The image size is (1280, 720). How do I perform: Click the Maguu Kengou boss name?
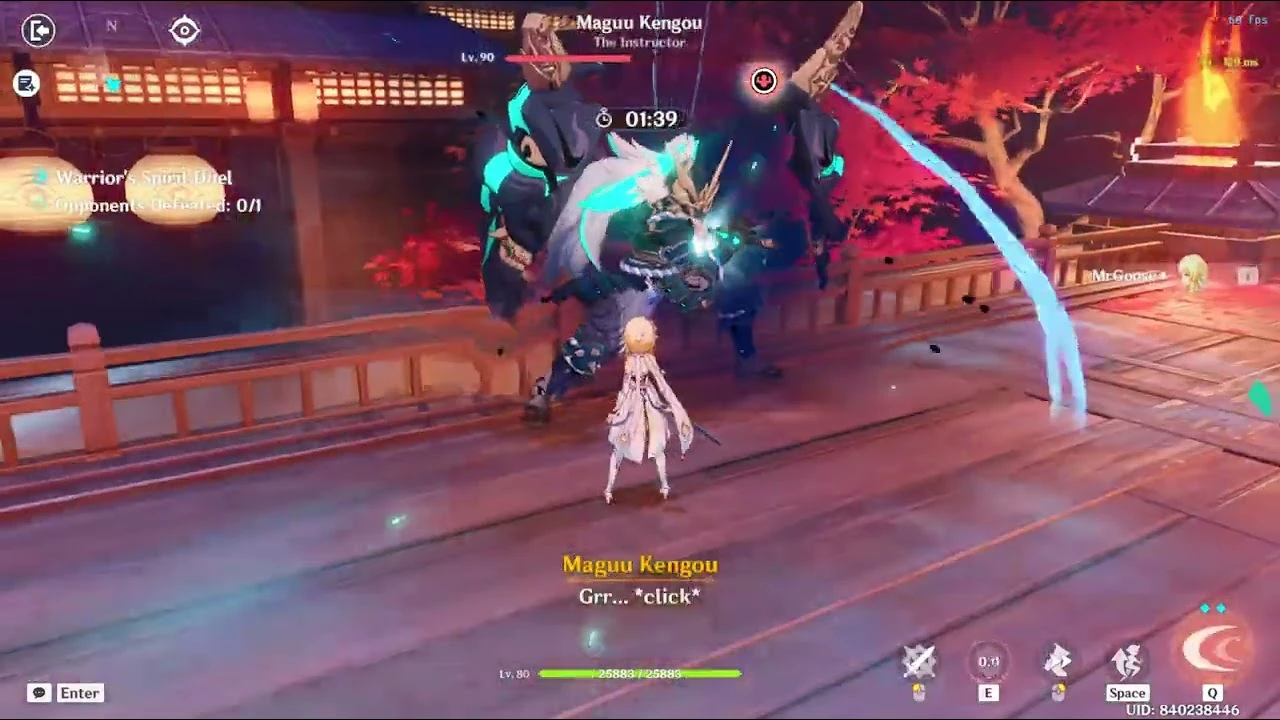[x=639, y=22]
